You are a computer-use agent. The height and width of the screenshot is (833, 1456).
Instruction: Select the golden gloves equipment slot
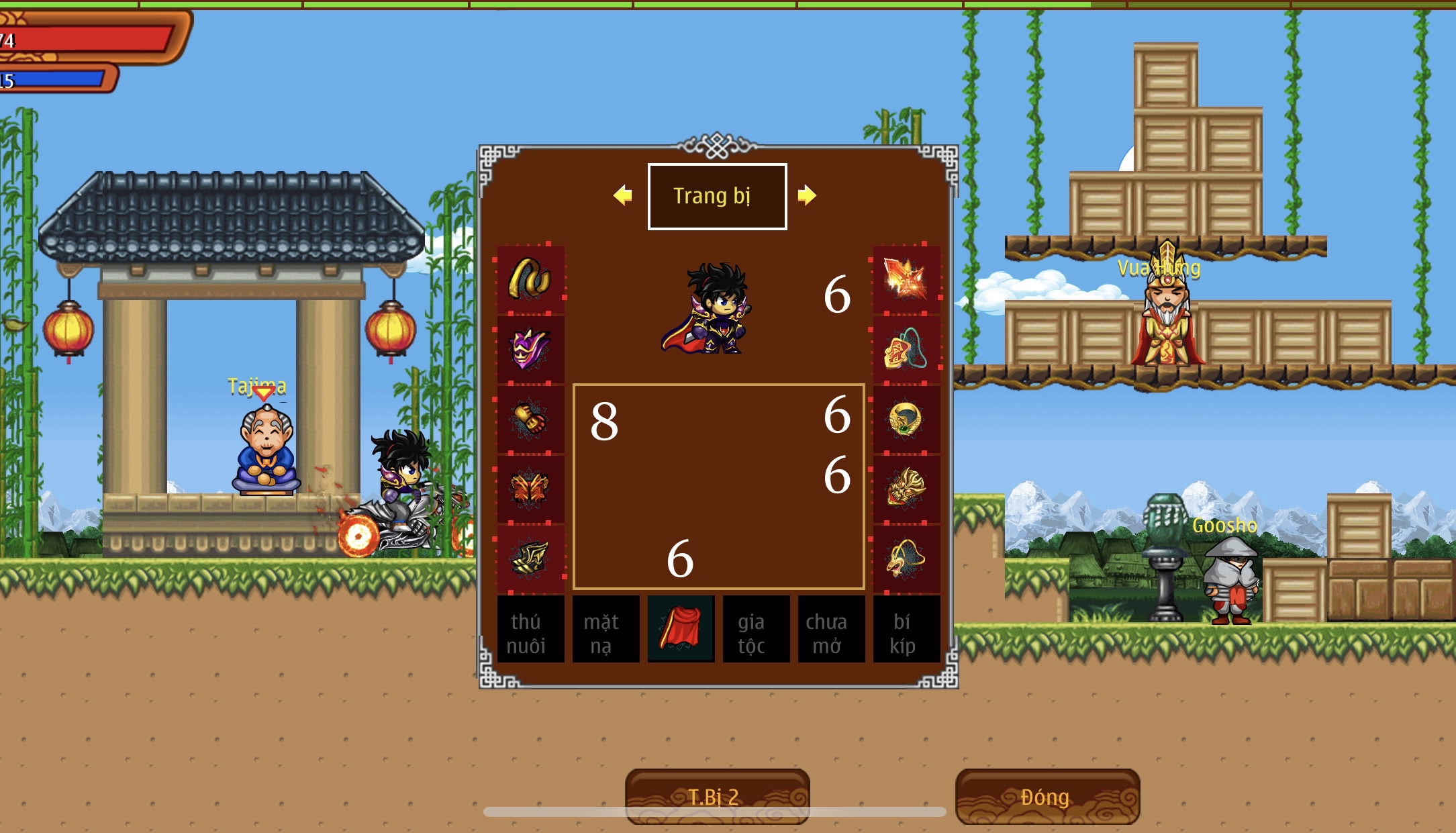530,419
